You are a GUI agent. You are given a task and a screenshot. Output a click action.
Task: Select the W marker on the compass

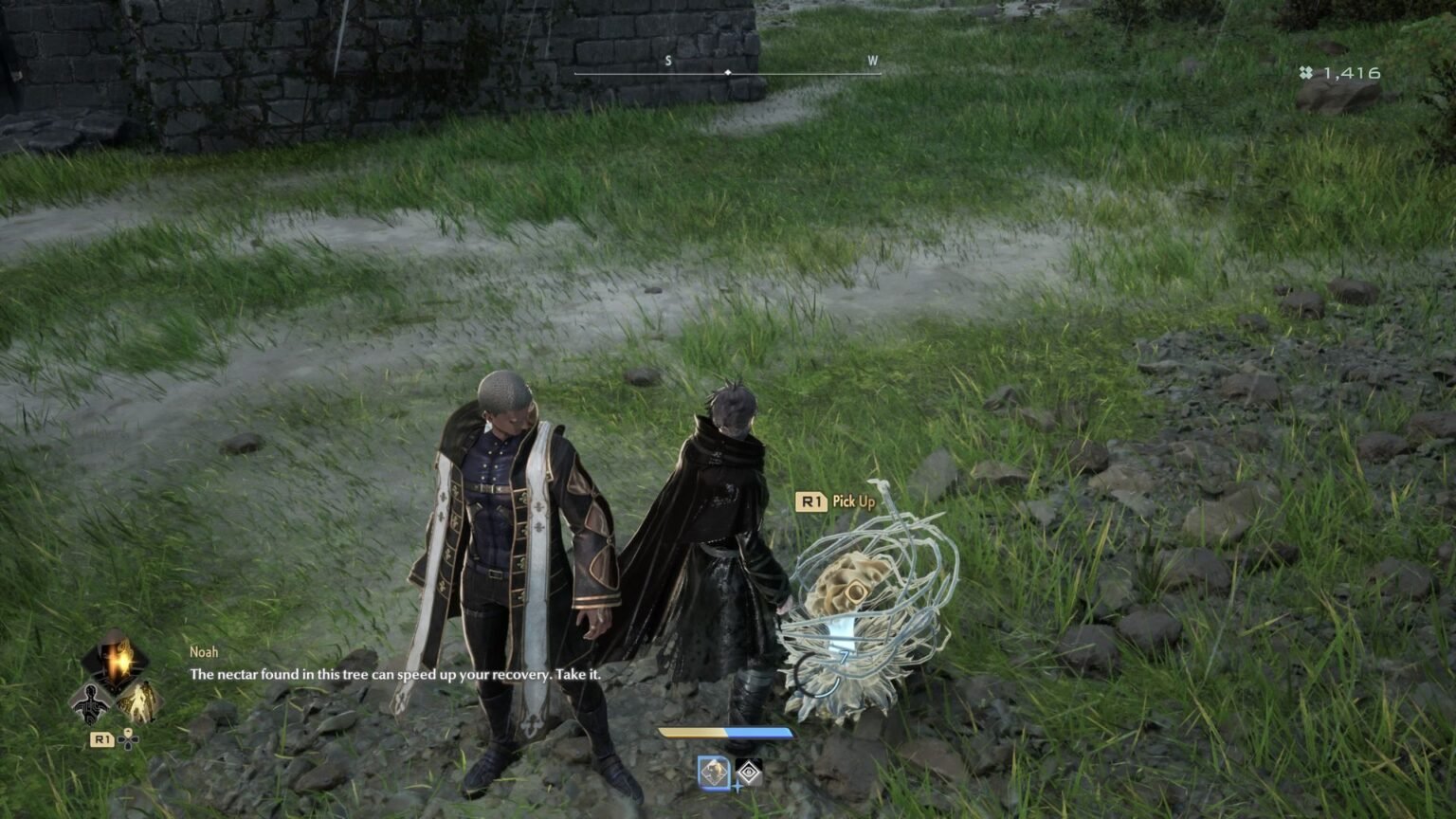(x=871, y=59)
